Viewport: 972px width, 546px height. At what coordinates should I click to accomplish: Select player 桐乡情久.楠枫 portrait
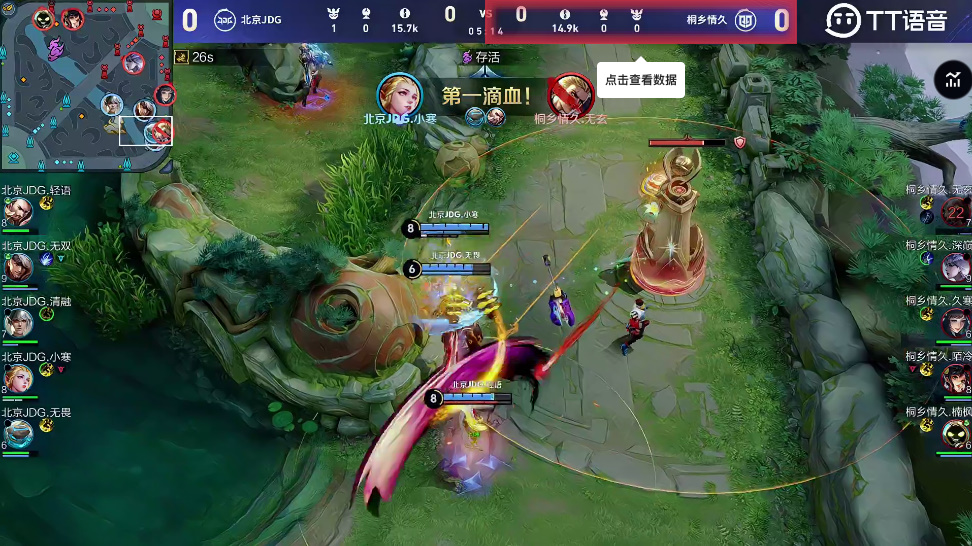(x=955, y=433)
